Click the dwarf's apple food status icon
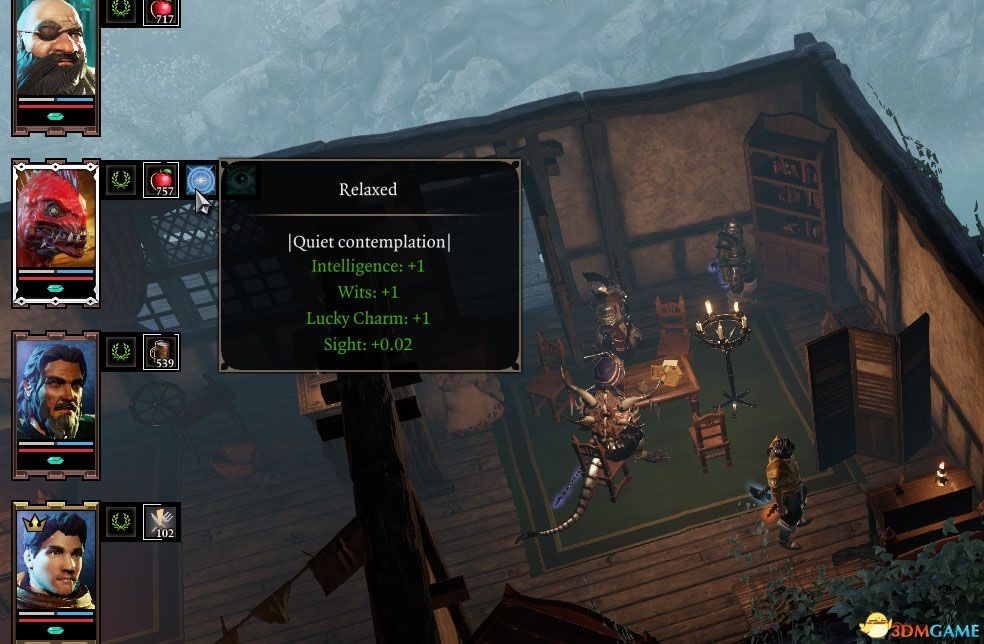Image resolution: width=984 pixels, height=644 pixels. click(161, 11)
